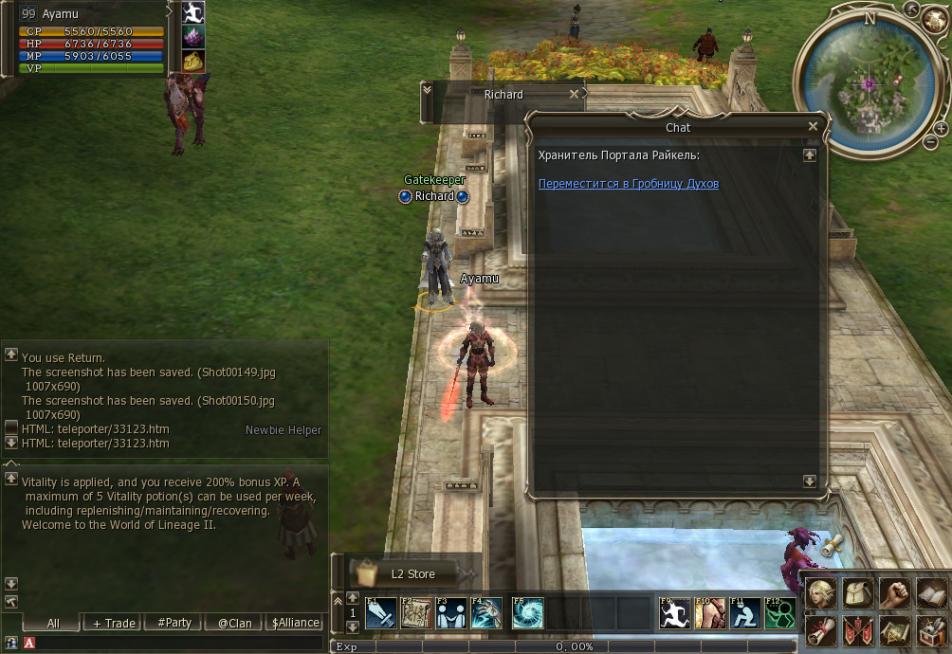Select the running figure buff icon

click(193, 12)
